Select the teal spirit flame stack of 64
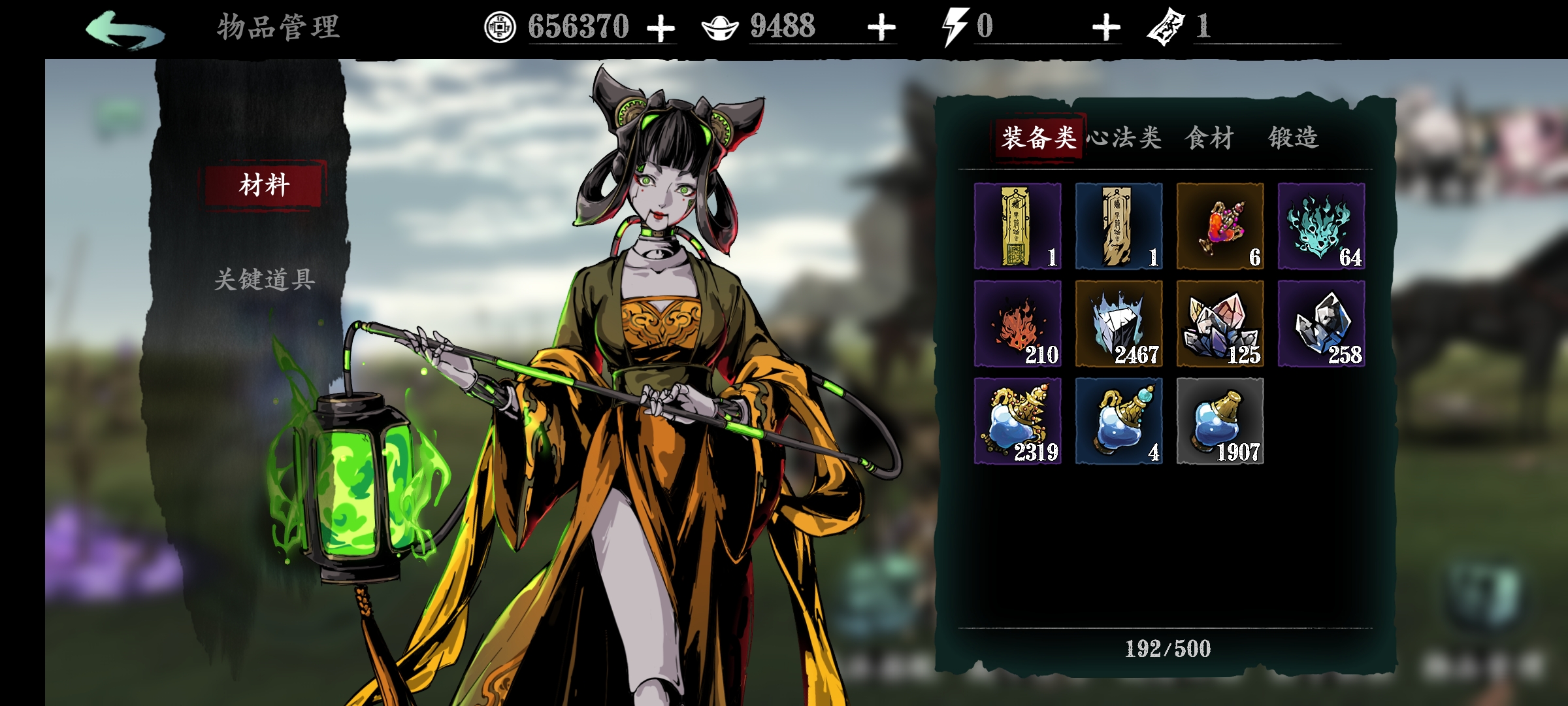Screen dimensions: 1568x706 1321,226
